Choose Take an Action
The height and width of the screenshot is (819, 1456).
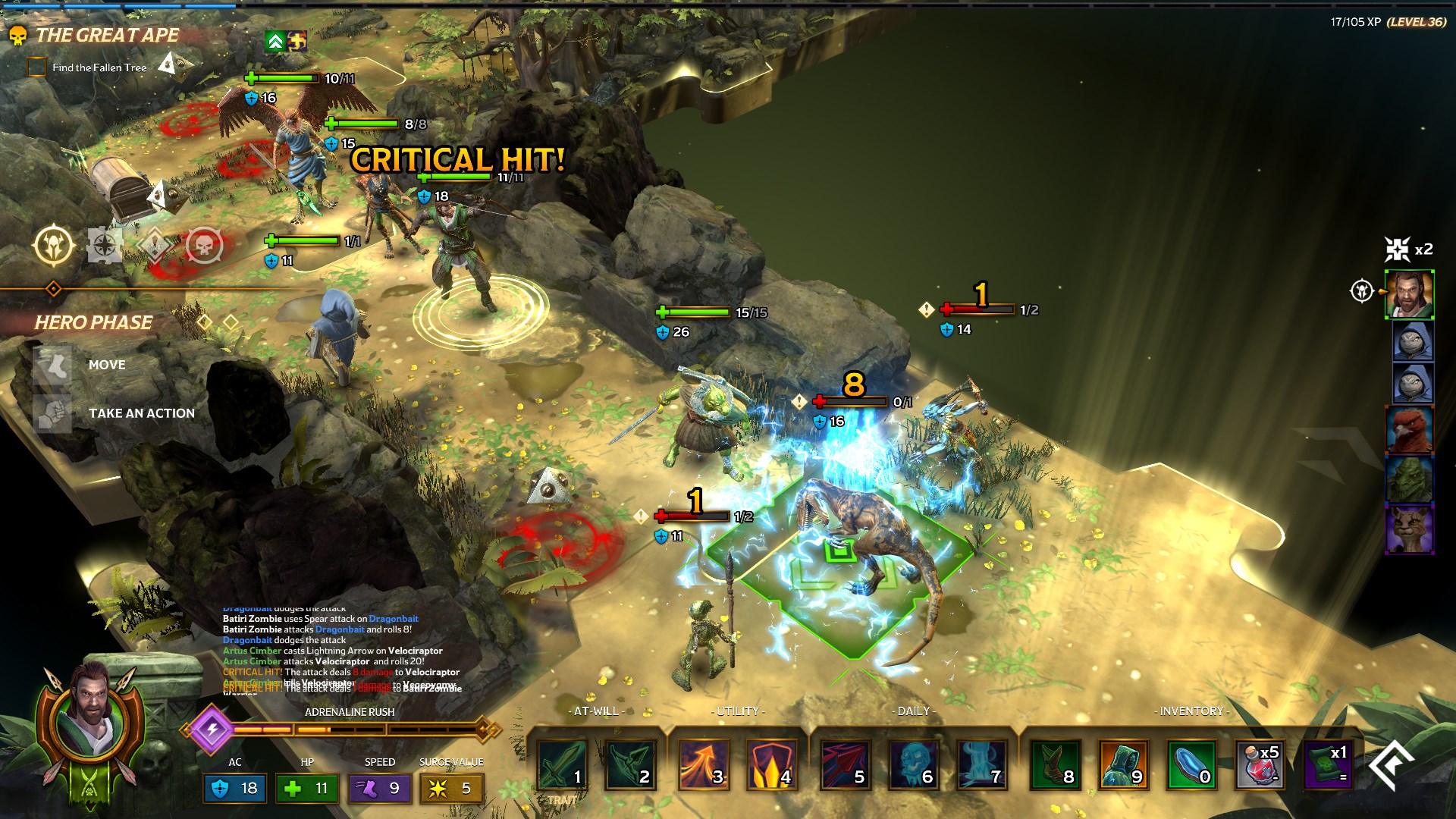tap(141, 413)
